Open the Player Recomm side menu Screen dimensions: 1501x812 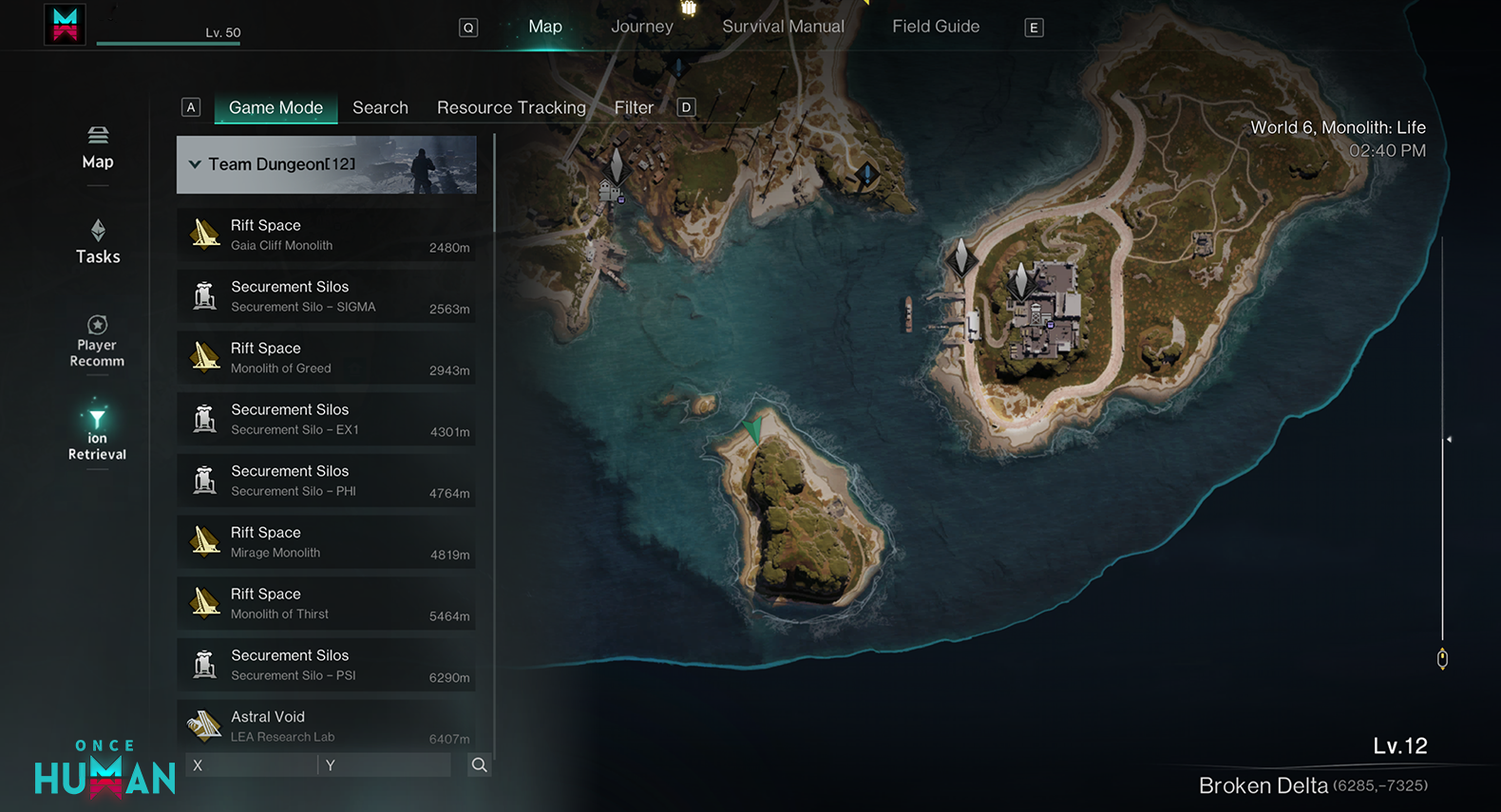pyautogui.click(x=97, y=341)
